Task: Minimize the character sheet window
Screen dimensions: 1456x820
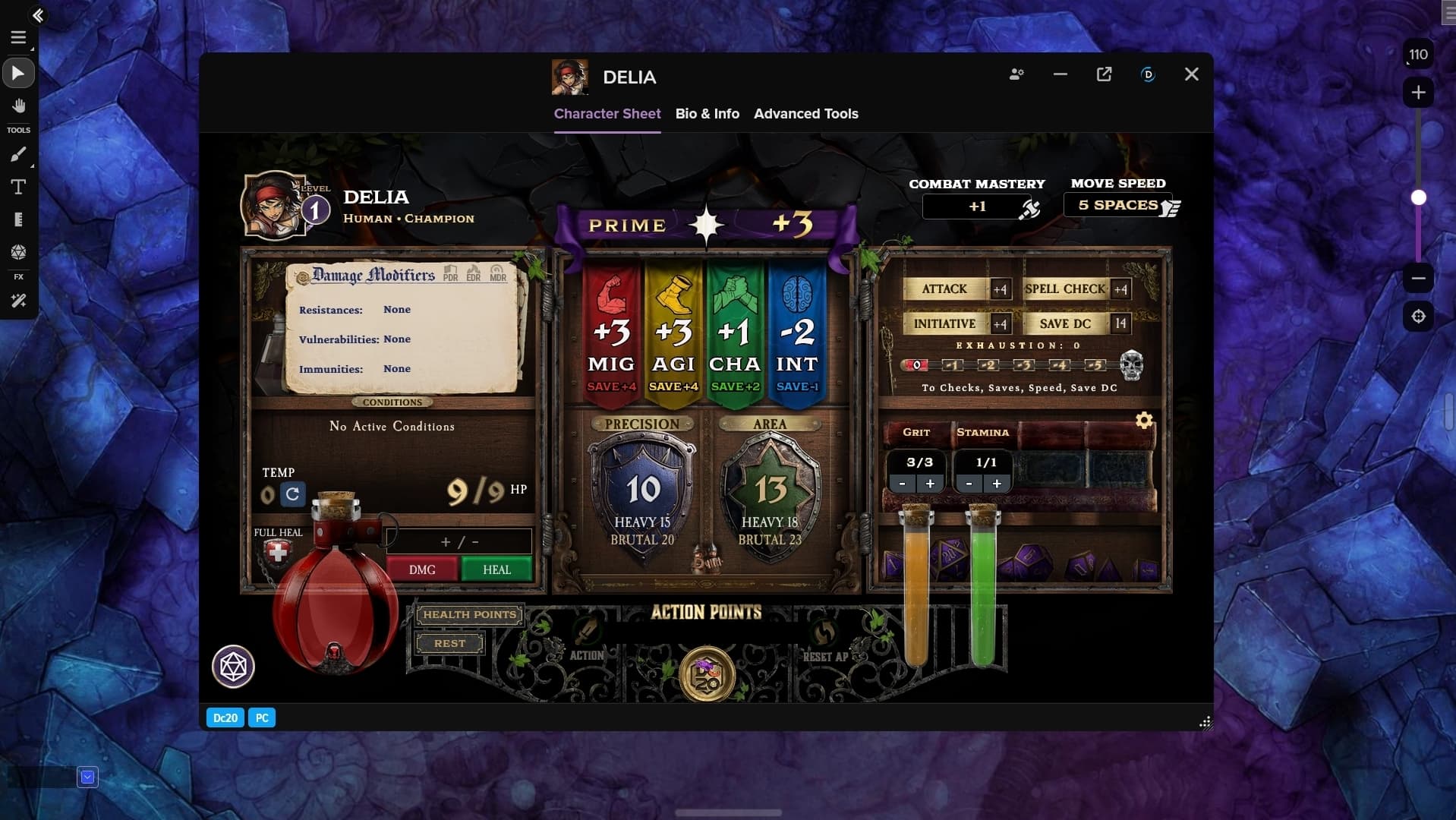Action: click(x=1060, y=74)
